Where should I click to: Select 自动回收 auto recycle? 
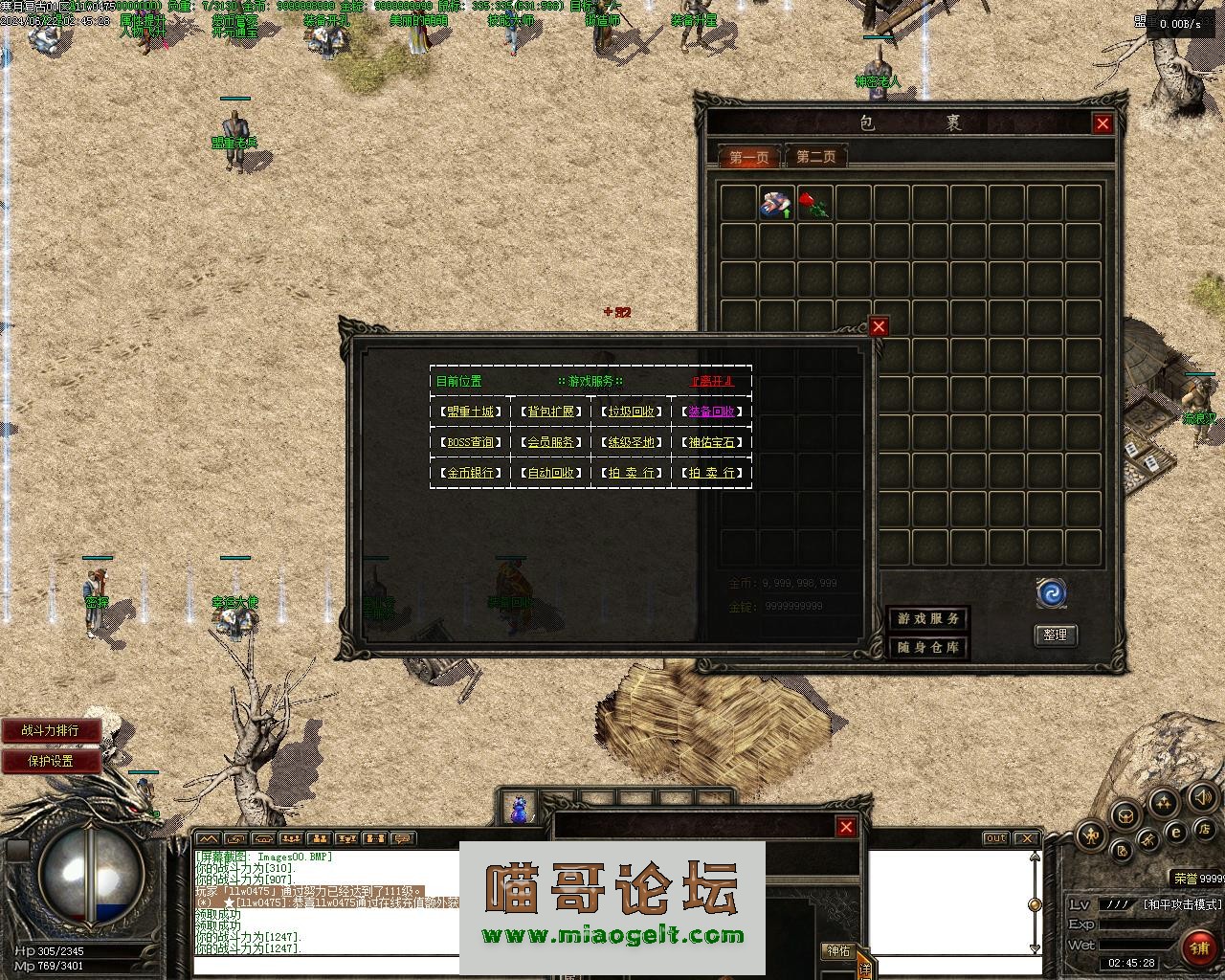pyautogui.click(x=550, y=473)
